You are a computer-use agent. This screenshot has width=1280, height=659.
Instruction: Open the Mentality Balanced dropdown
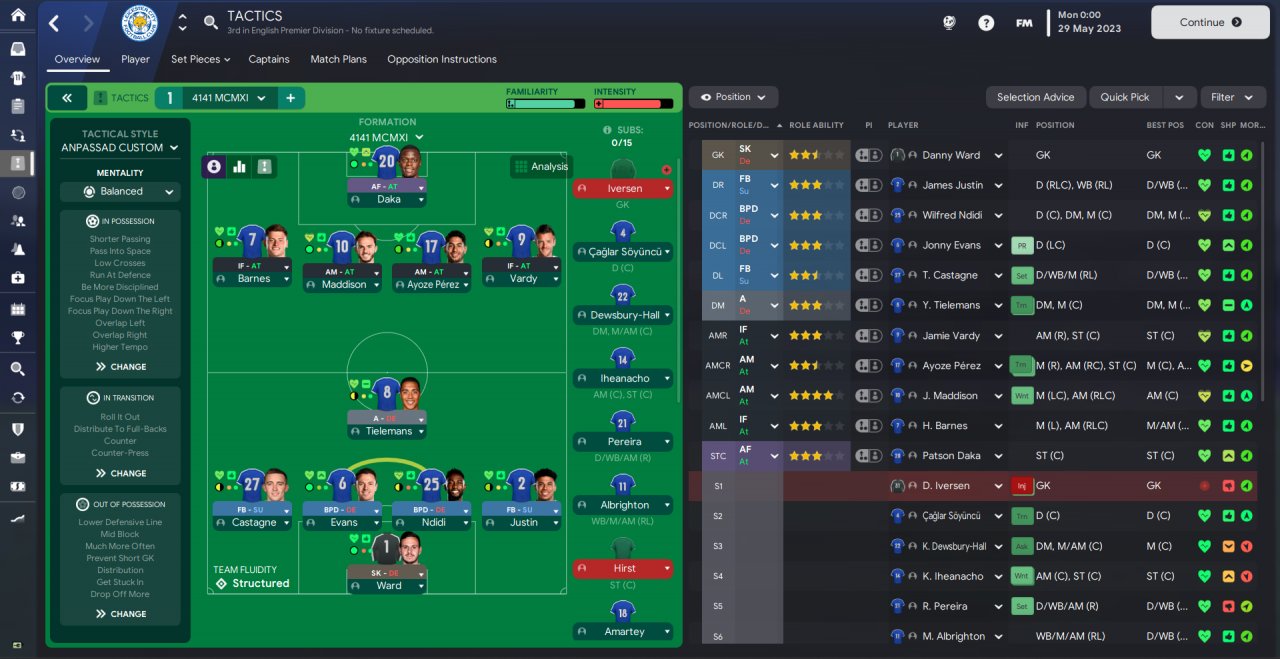pyautogui.click(x=120, y=191)
